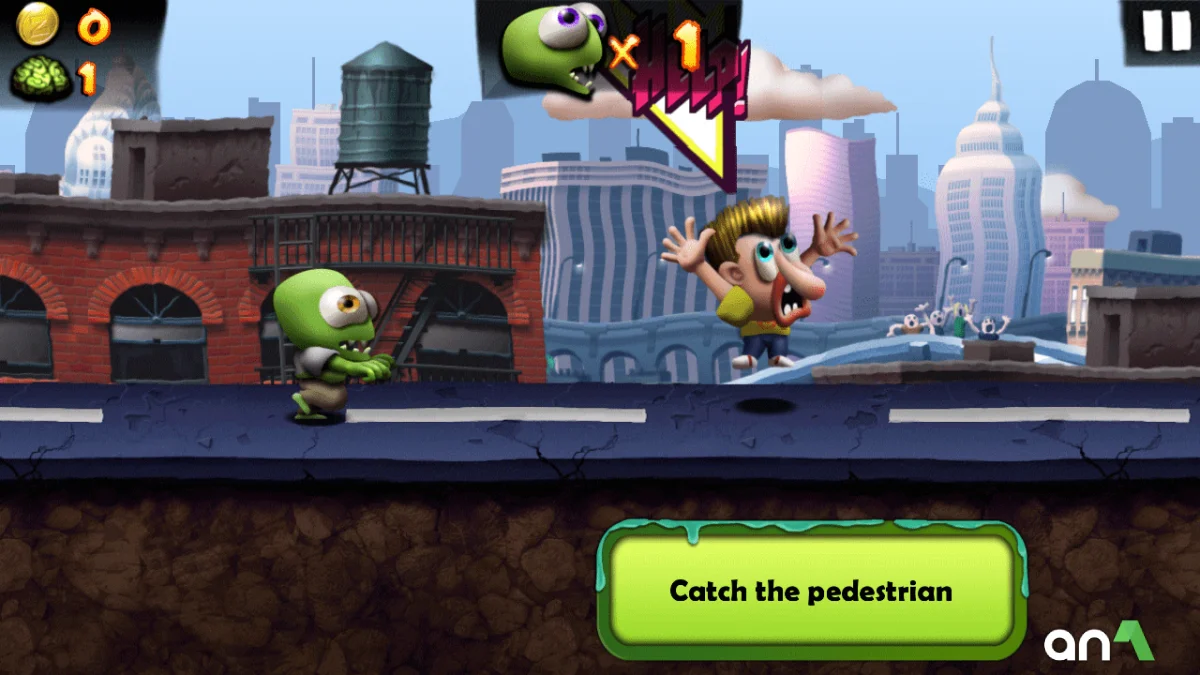Pause the game with the pause button
Image resolution: width=1200 pixels, height=675 pixels.
[x=1165, y=30]
